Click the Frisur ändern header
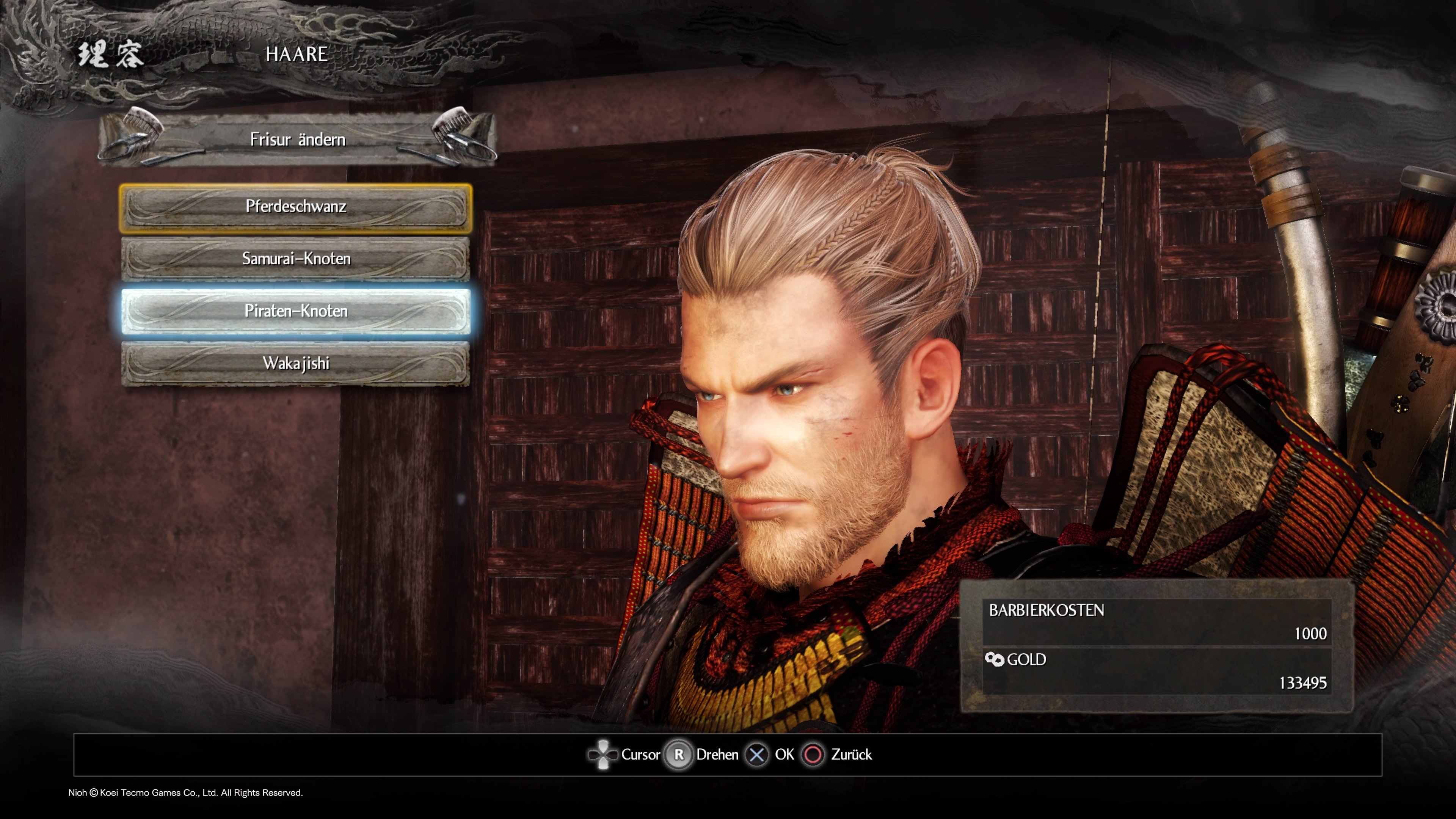 297,139
